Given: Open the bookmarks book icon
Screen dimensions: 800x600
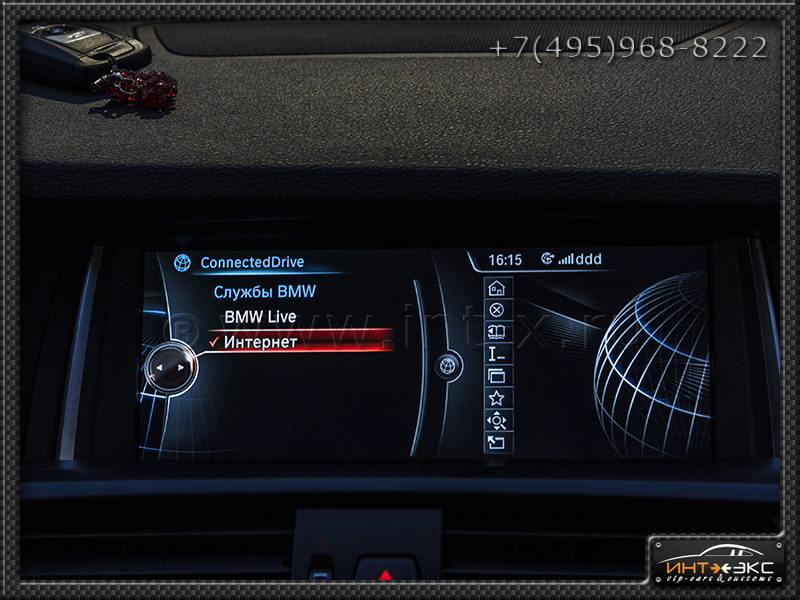Looking at the screenshot, I should point(496,332).
